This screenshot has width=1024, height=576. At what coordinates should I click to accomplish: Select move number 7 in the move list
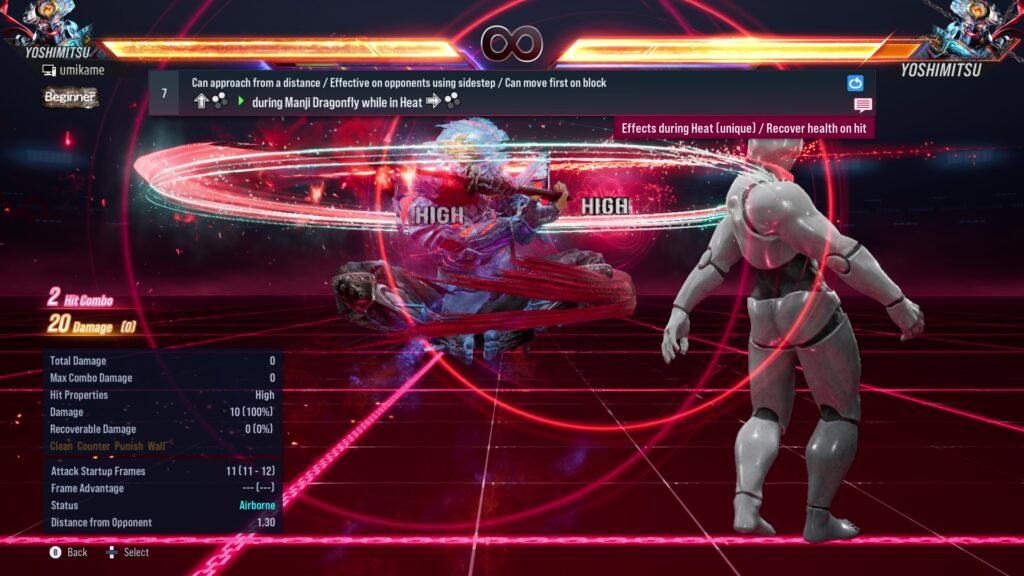(x=164, y=92)
